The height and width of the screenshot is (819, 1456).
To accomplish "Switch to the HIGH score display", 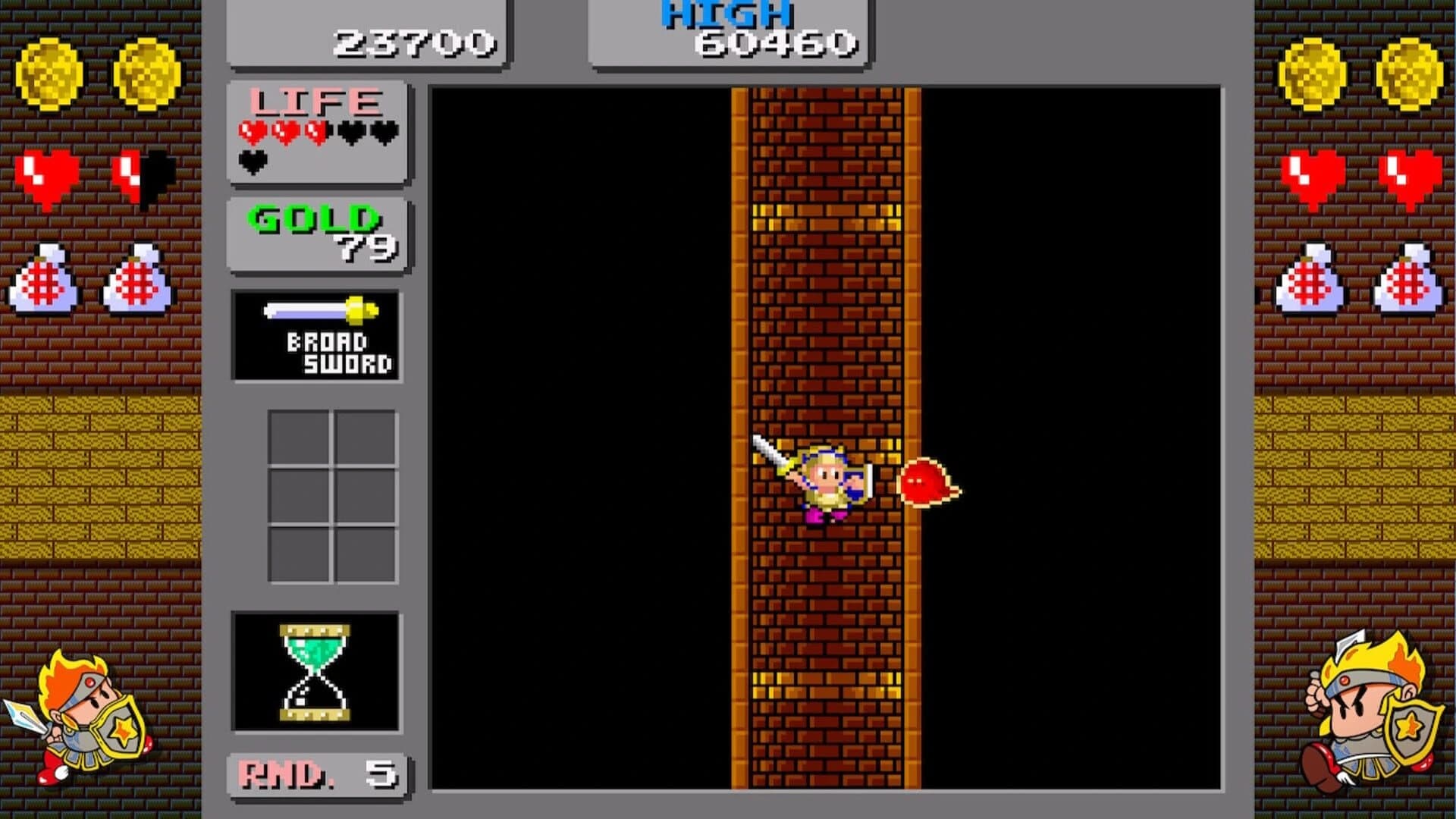I will [x=728, y=30].
